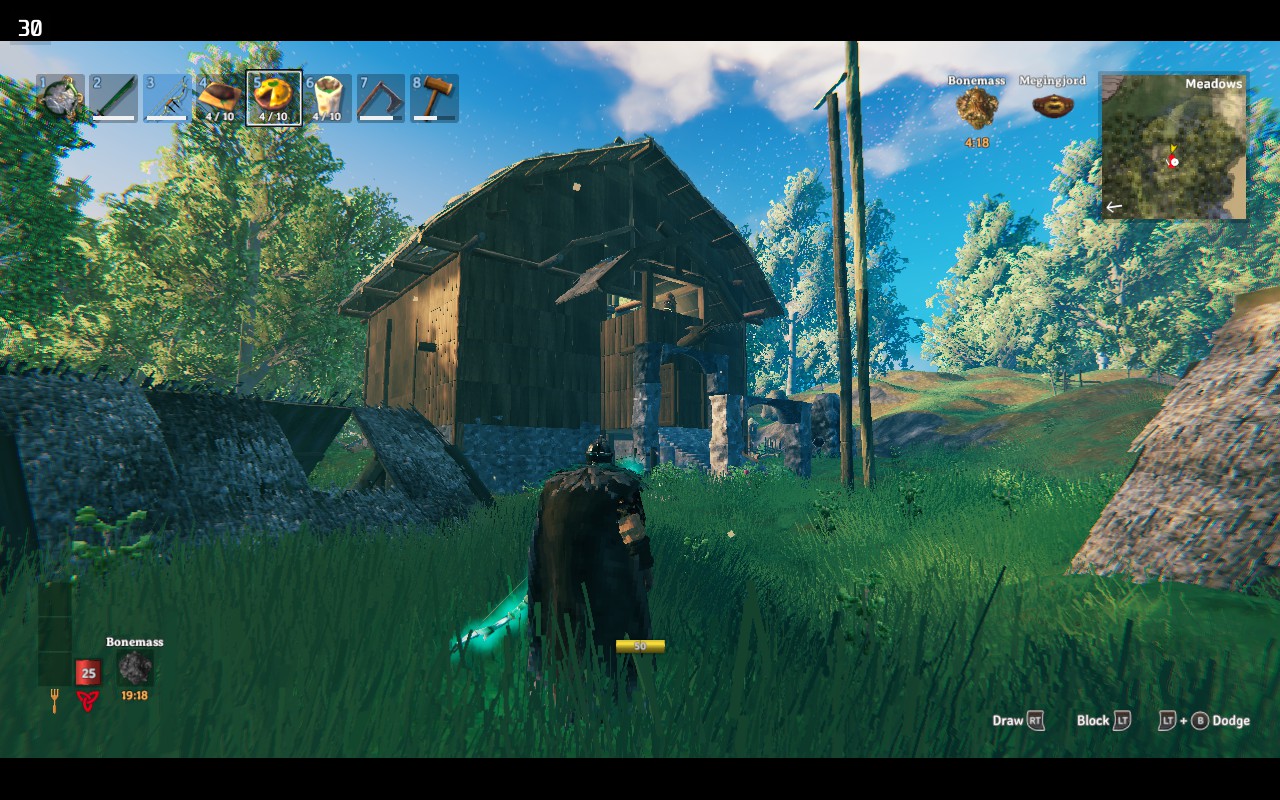
Task: Eat the bread and meat in slot 4
Action: pos(220,98)
